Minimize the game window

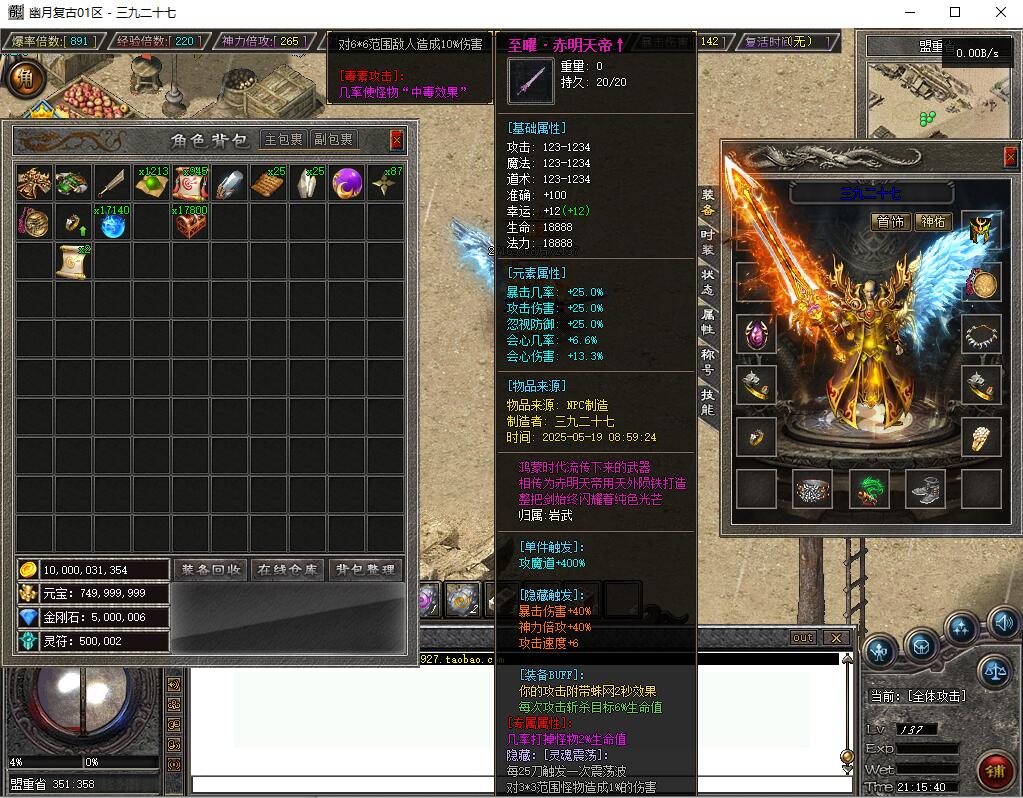tap(910, 13)
